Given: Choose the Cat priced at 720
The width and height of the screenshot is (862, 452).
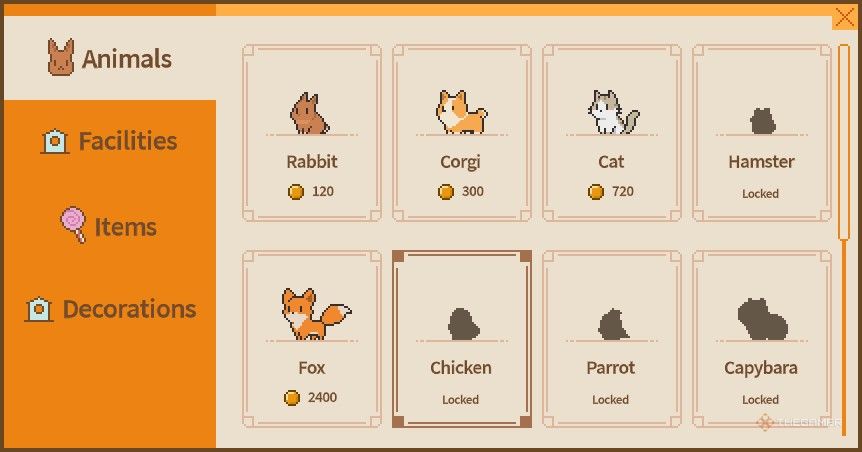Looking at the screenshot, I should [x=611, y=132].
